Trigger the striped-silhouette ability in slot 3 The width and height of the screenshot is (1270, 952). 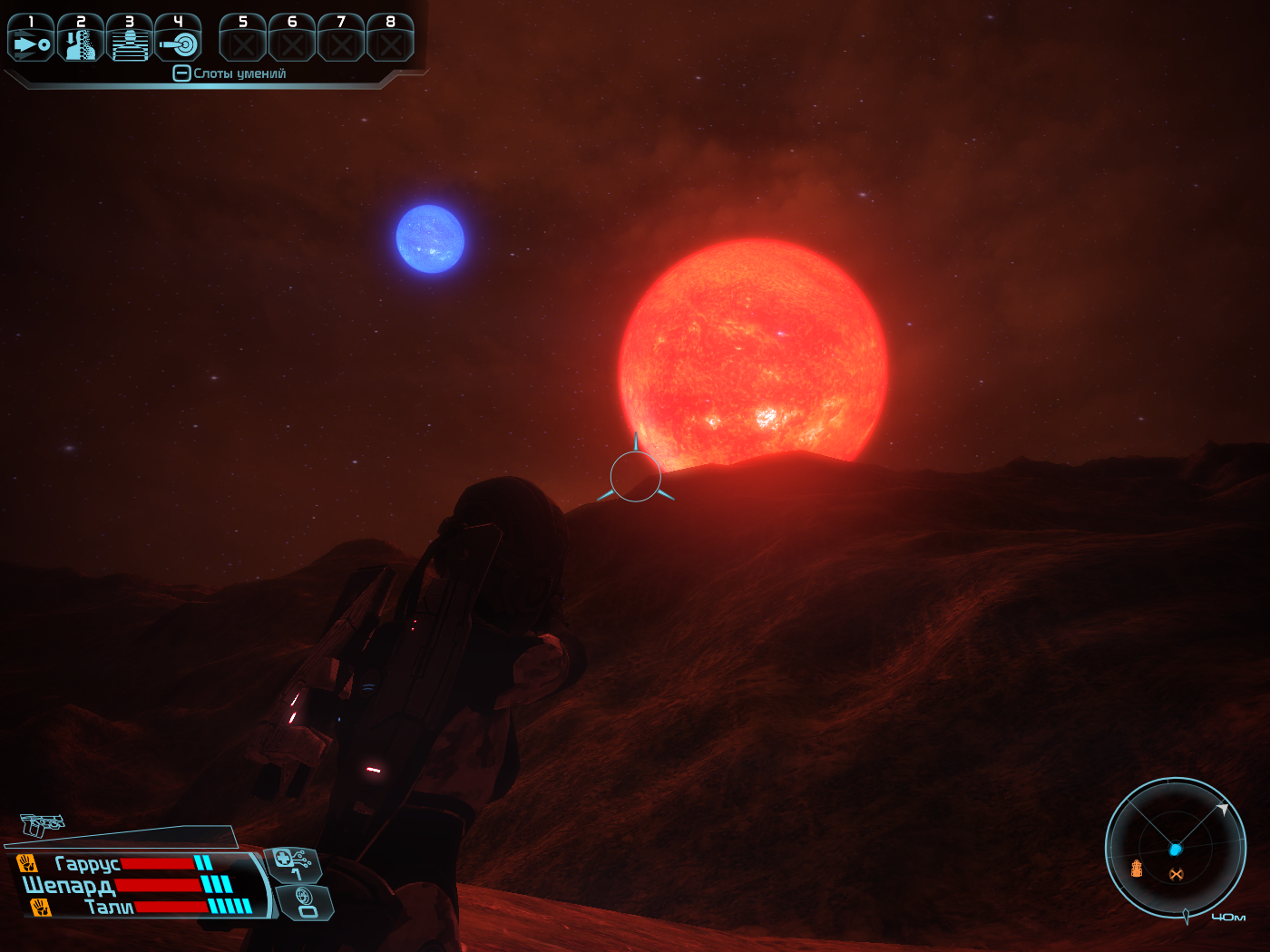coord(129,39)
